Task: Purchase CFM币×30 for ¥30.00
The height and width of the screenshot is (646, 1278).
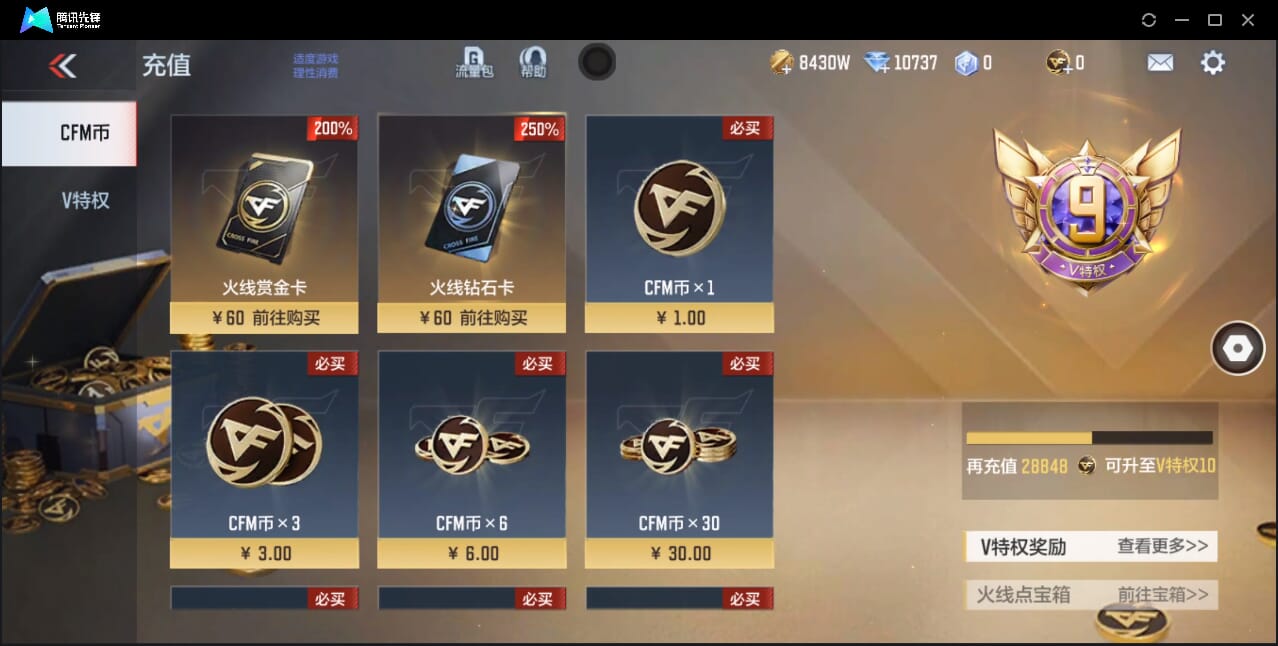Action: [x=679, y=553]
